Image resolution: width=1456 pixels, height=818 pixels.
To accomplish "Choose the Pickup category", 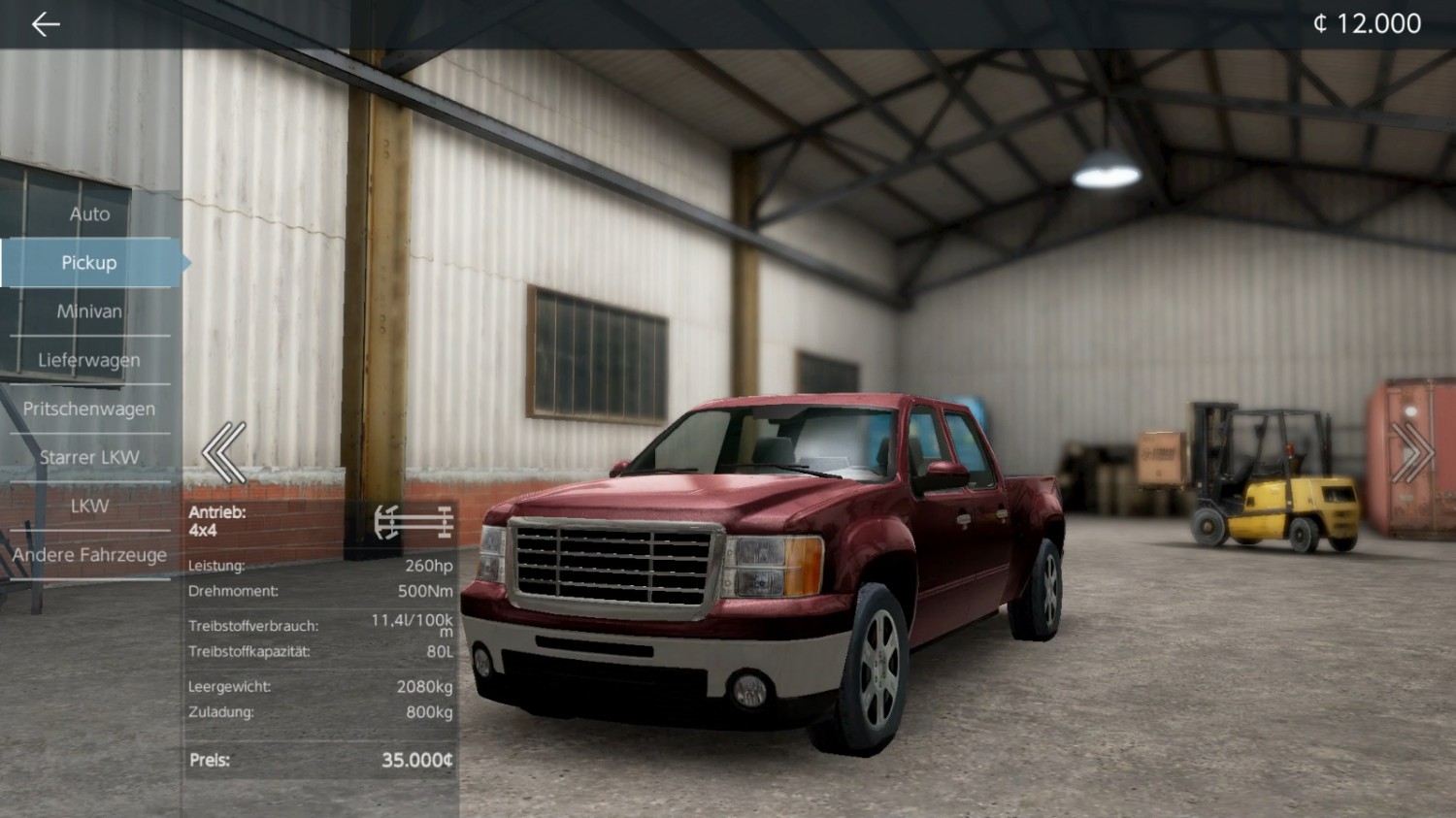I will (89, 263).
